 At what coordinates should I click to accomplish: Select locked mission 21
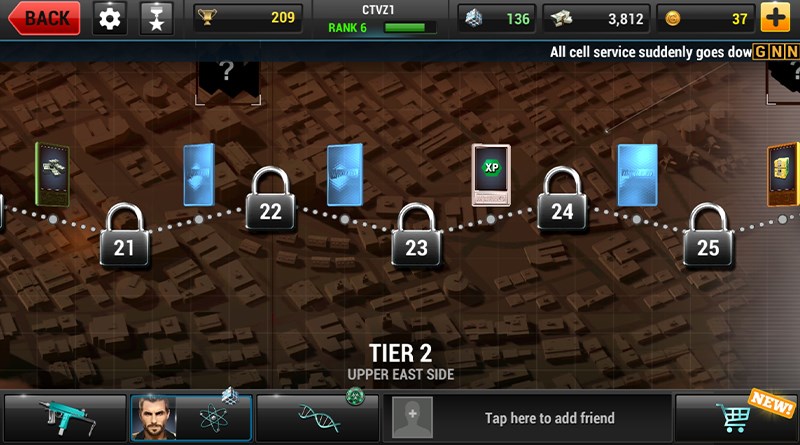(x=124, y=236)
